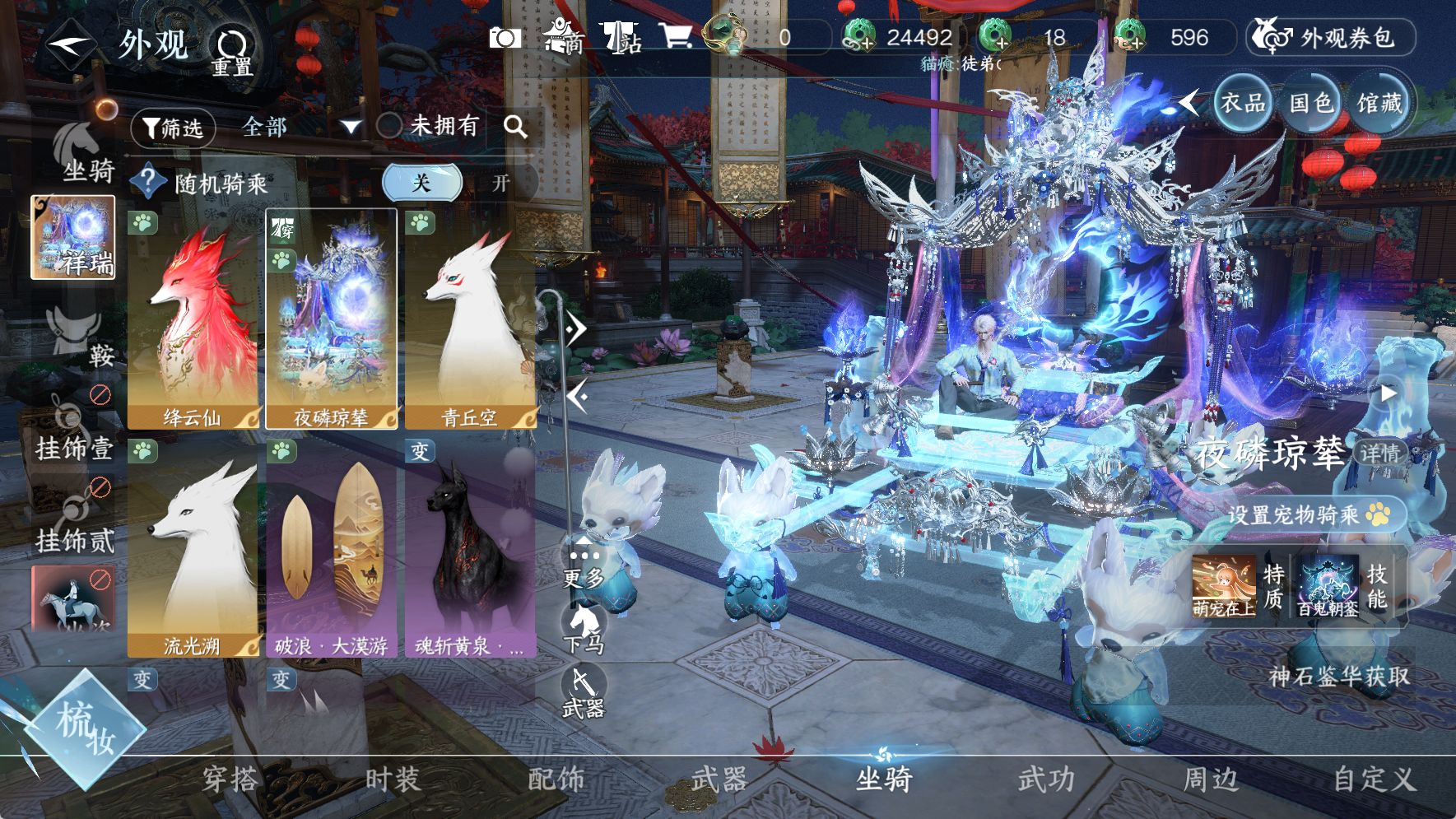Select the 绛云仙 red fox mount
The height and width of the screenshot is (819, 1456).
coord(193,319)
